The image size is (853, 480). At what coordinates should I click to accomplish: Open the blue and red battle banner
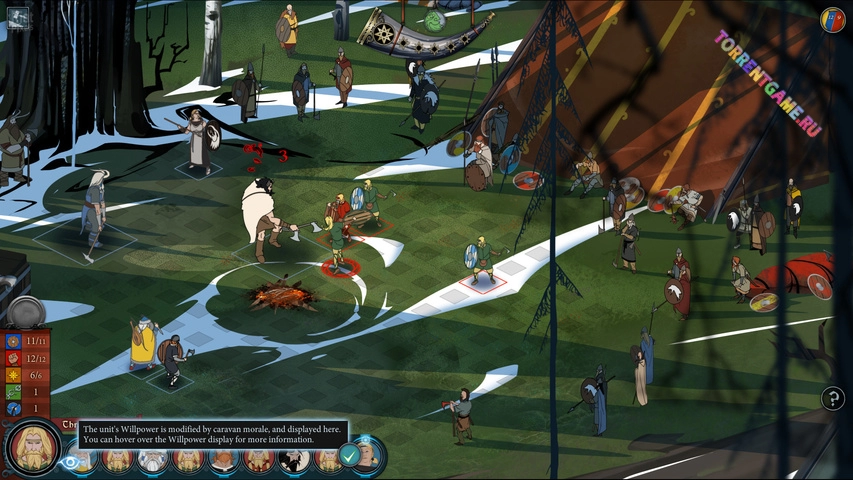click(x=832, y=19)
